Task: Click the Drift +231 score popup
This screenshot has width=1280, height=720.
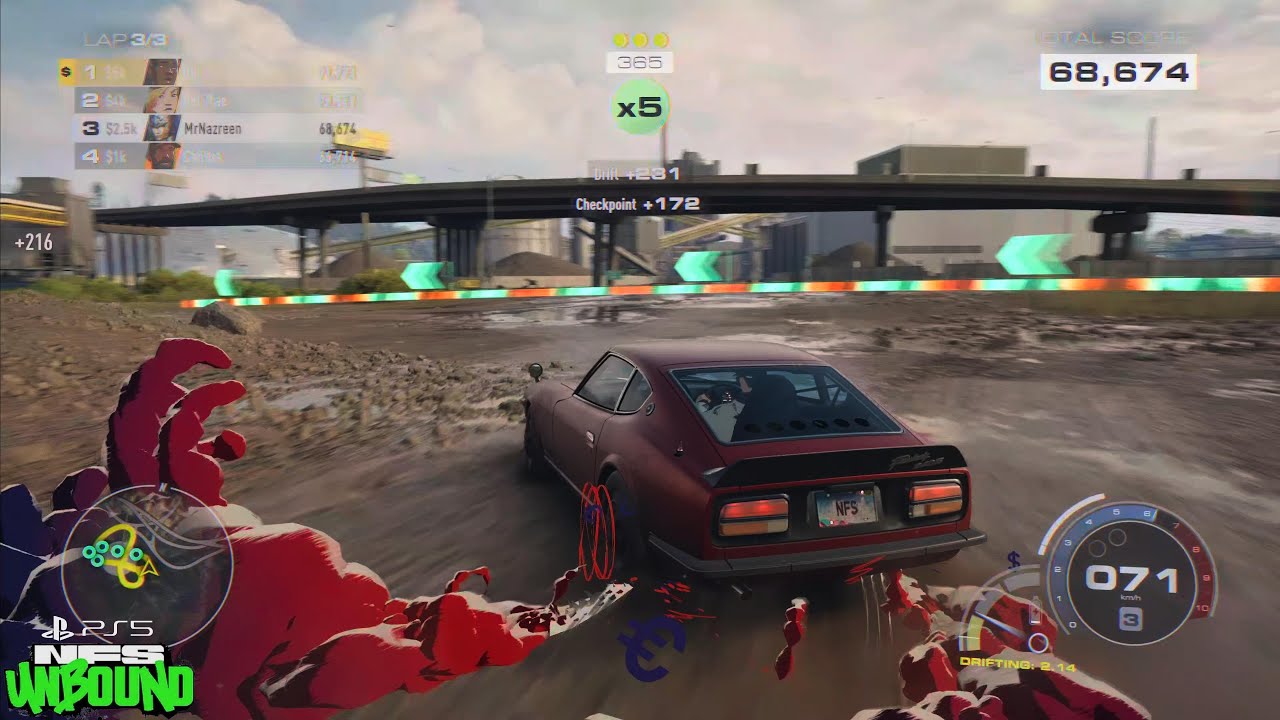Action: (637, 173)
